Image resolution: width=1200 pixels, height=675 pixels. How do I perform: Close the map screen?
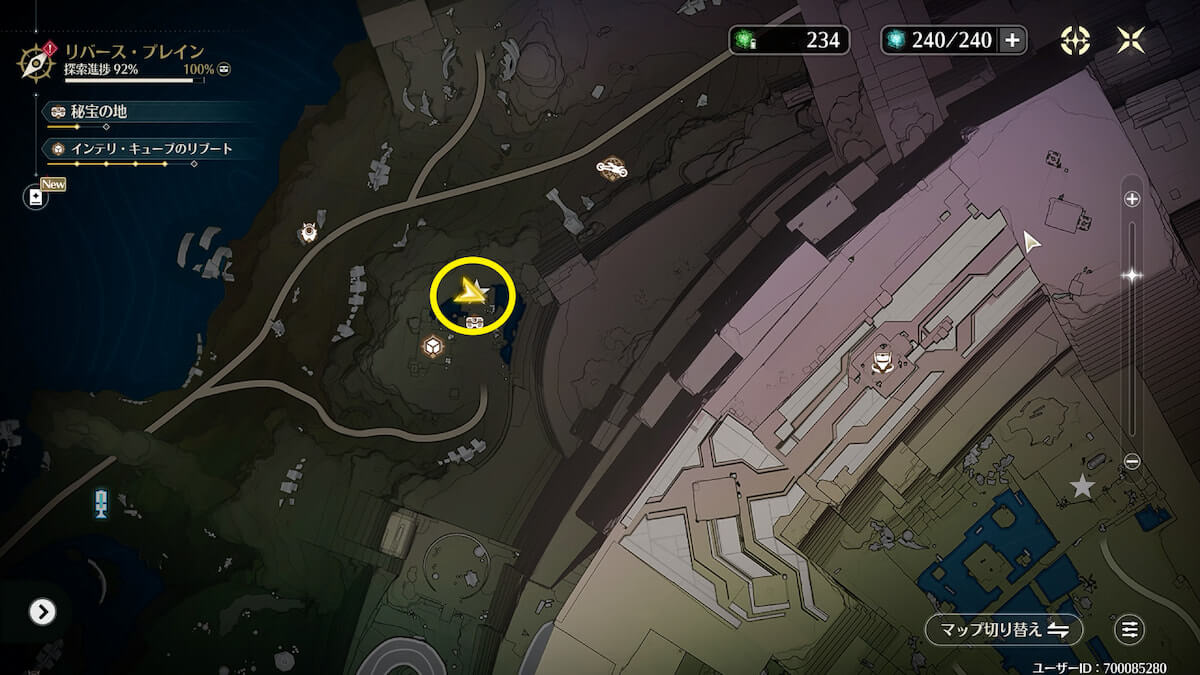pos(1131,40)
